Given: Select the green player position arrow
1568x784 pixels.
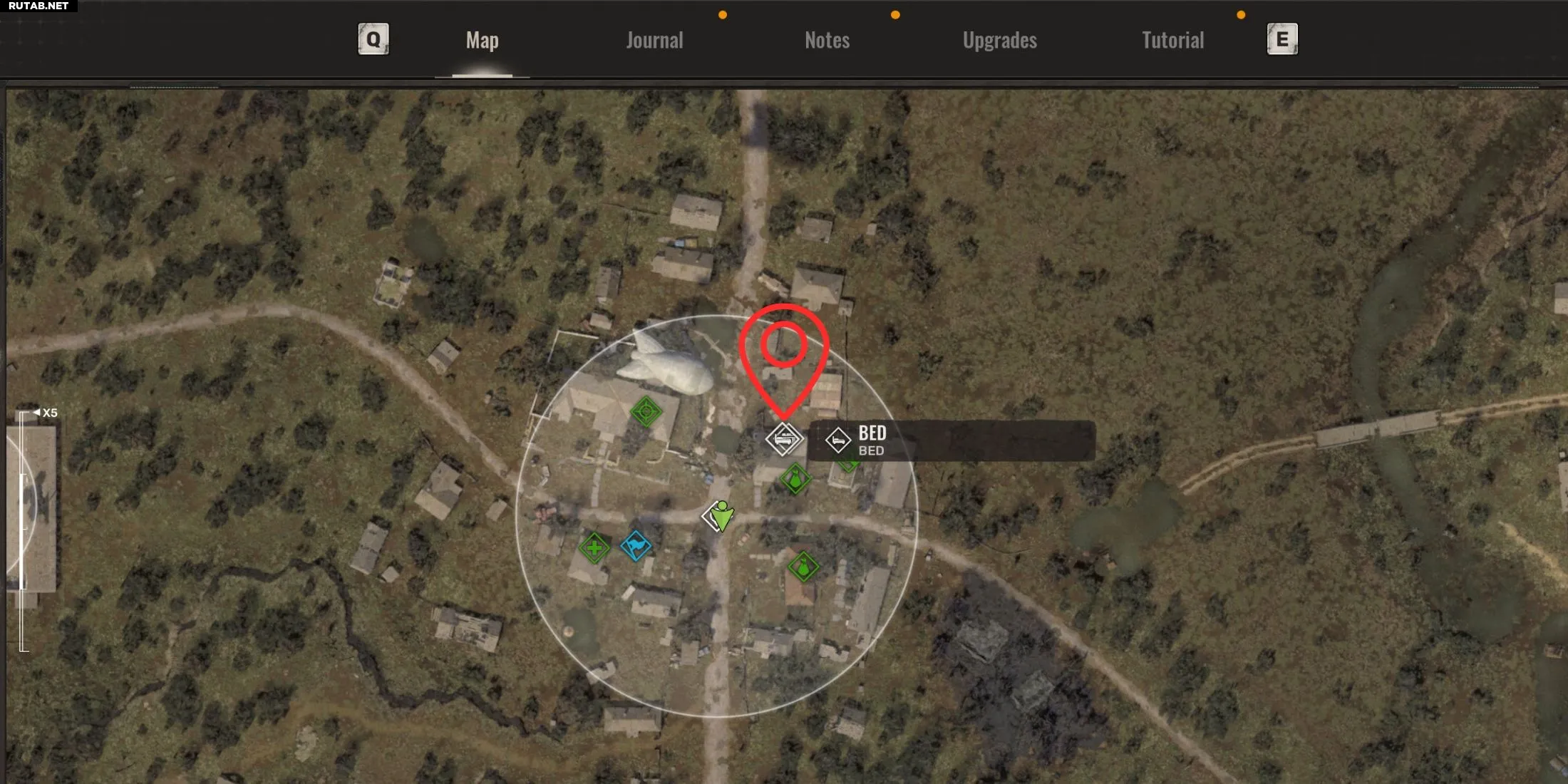Looking at the screenshot, I should [x=721, y=516].
